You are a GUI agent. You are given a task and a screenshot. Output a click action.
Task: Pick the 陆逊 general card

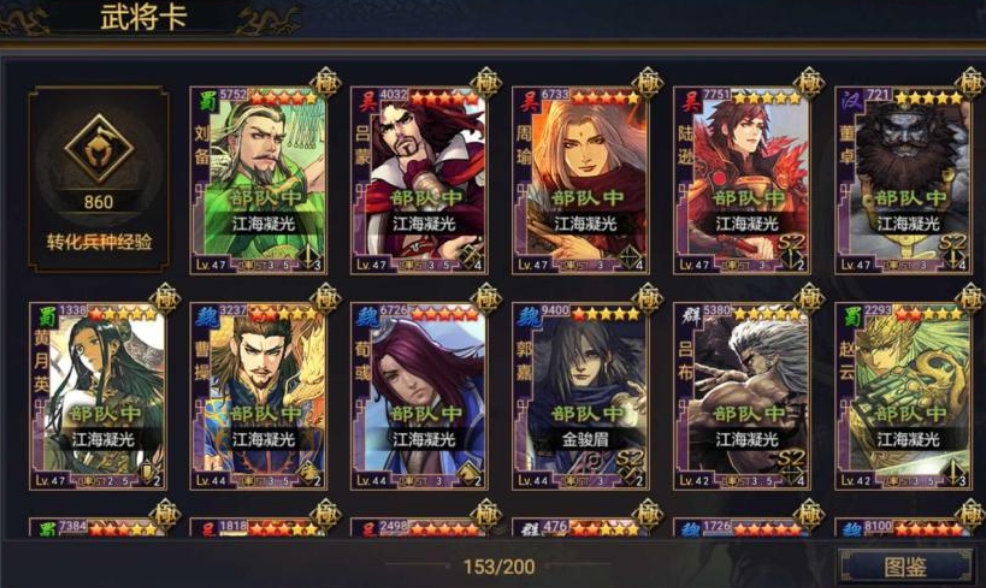coord(741,180)
